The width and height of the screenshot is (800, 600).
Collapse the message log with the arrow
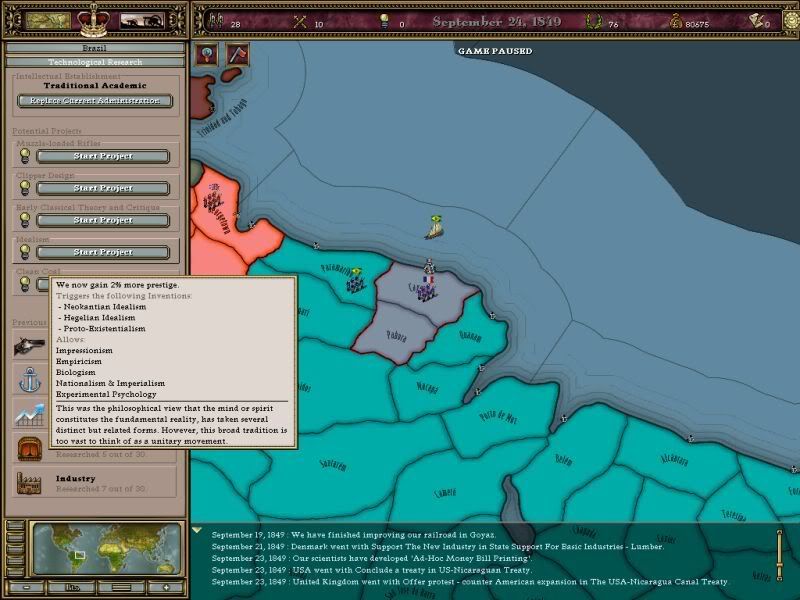(198, 531)
